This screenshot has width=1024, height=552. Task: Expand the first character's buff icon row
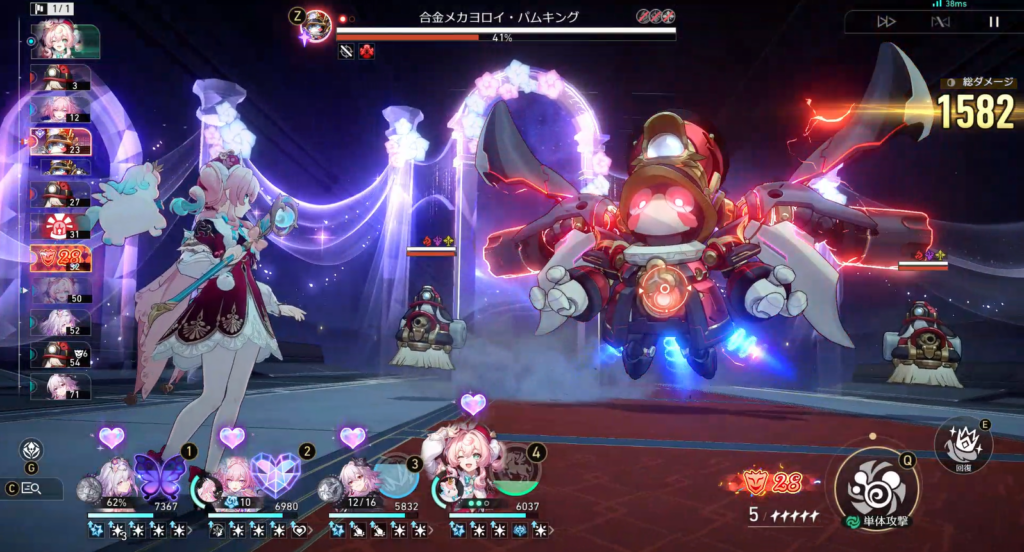tap(191, 529)
